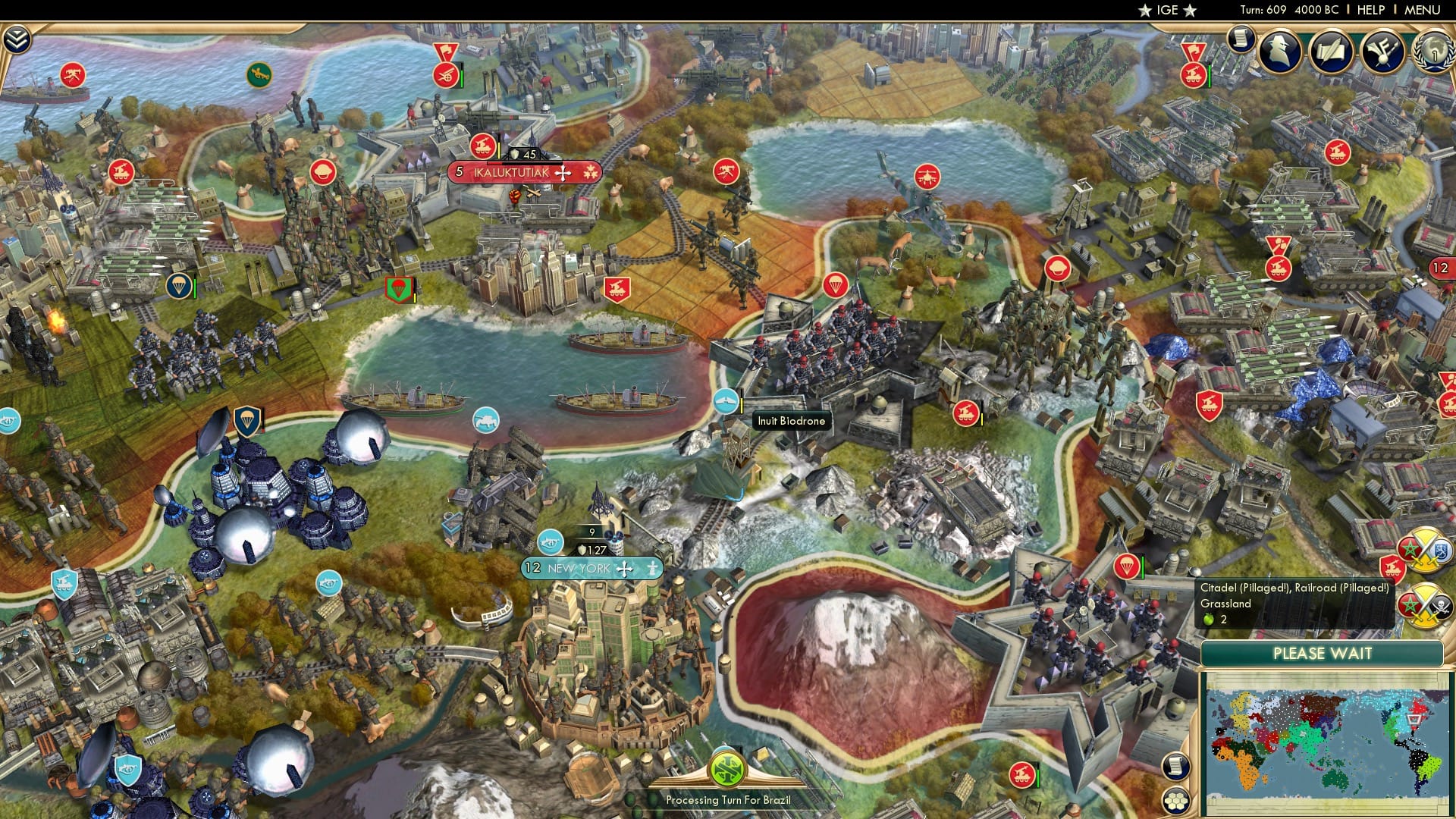This screenshot has height=819, width=1456.
Task: Open the Diplomacy overview quill scroll icon
Action: [x=1331, y=52]
